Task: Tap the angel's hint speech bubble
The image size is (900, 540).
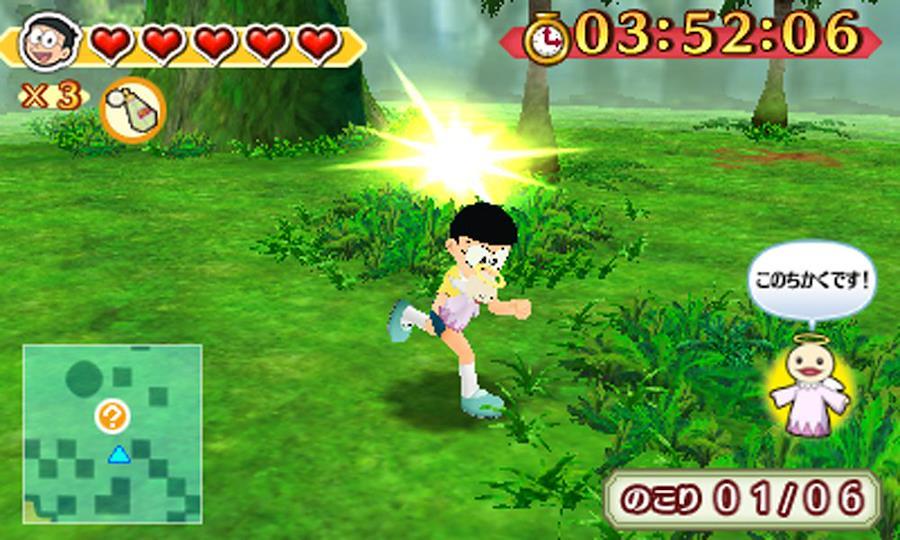Action: coord(811,277)
